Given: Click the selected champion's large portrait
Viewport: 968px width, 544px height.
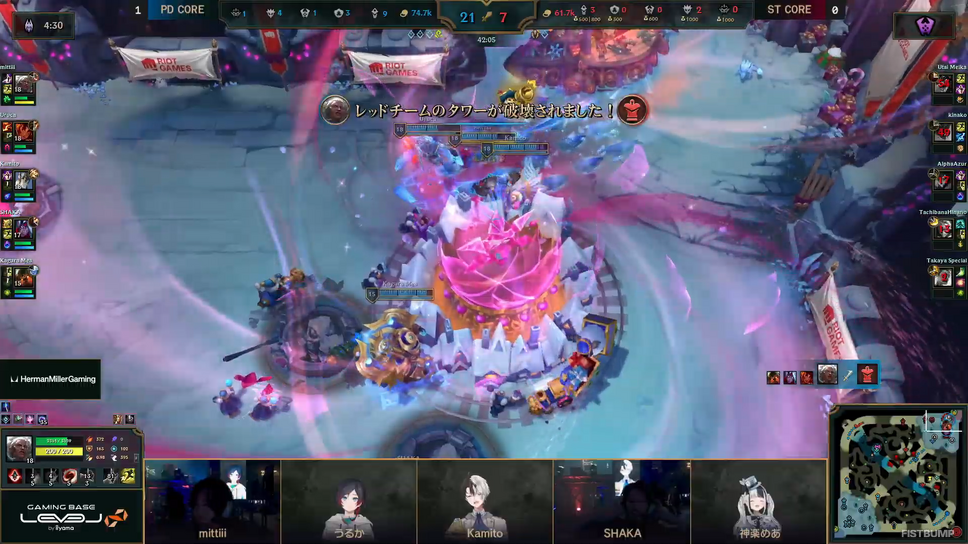Looking at the screenshot, I should click(19, 448).
